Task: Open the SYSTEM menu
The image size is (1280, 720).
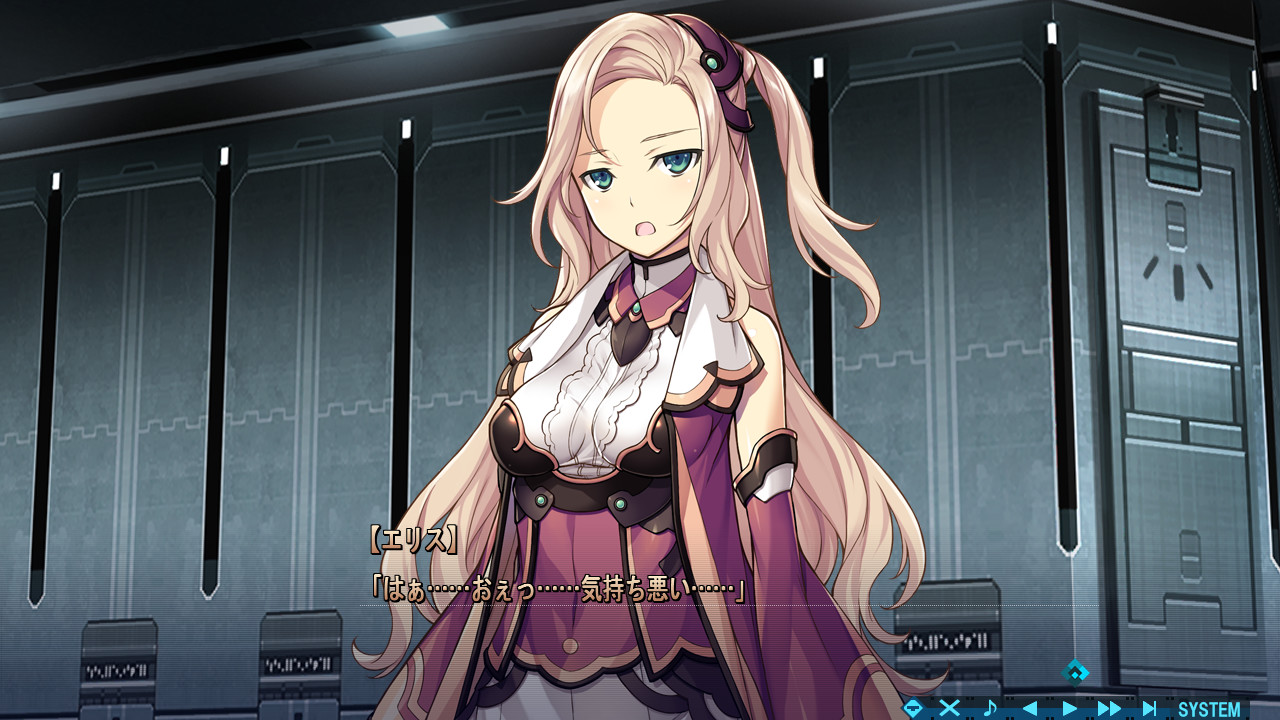Action: 1210,707
